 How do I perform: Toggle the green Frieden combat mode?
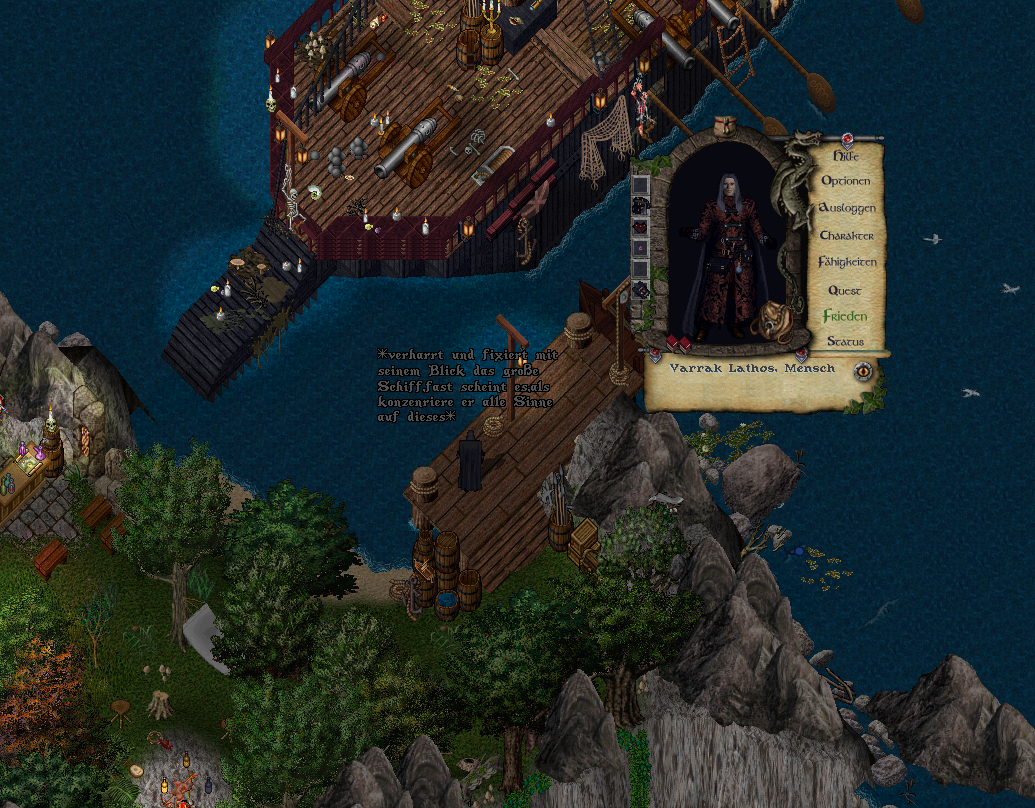845,316
